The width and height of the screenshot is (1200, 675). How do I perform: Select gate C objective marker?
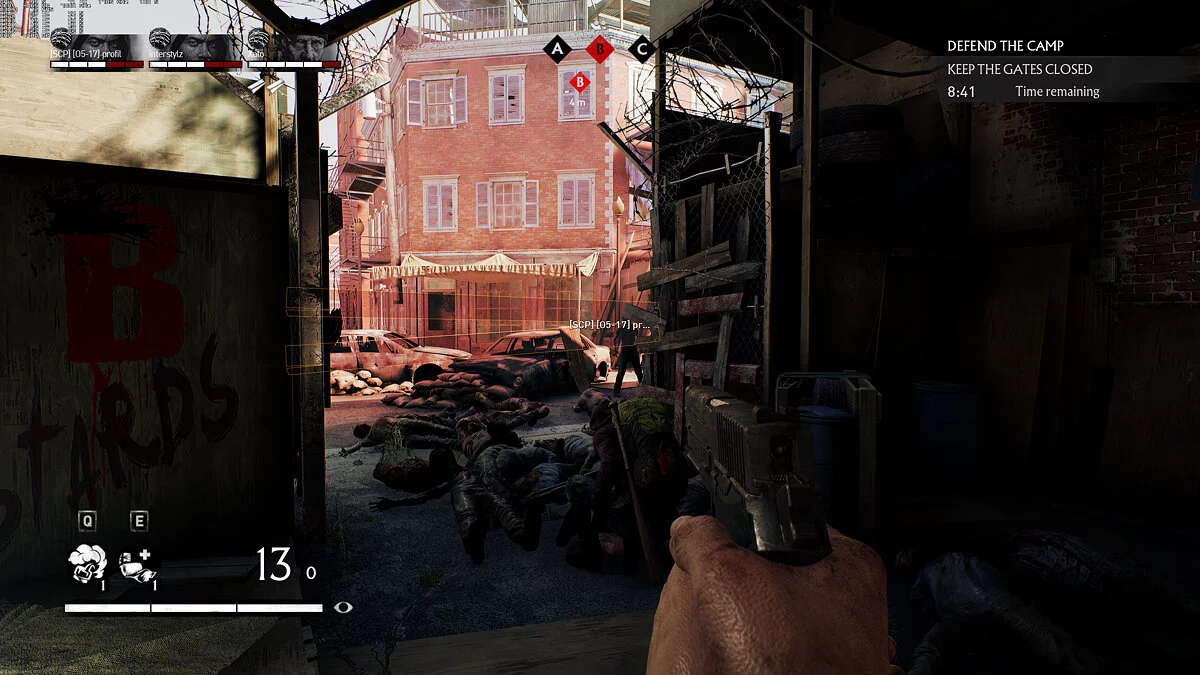pos(642,47)
